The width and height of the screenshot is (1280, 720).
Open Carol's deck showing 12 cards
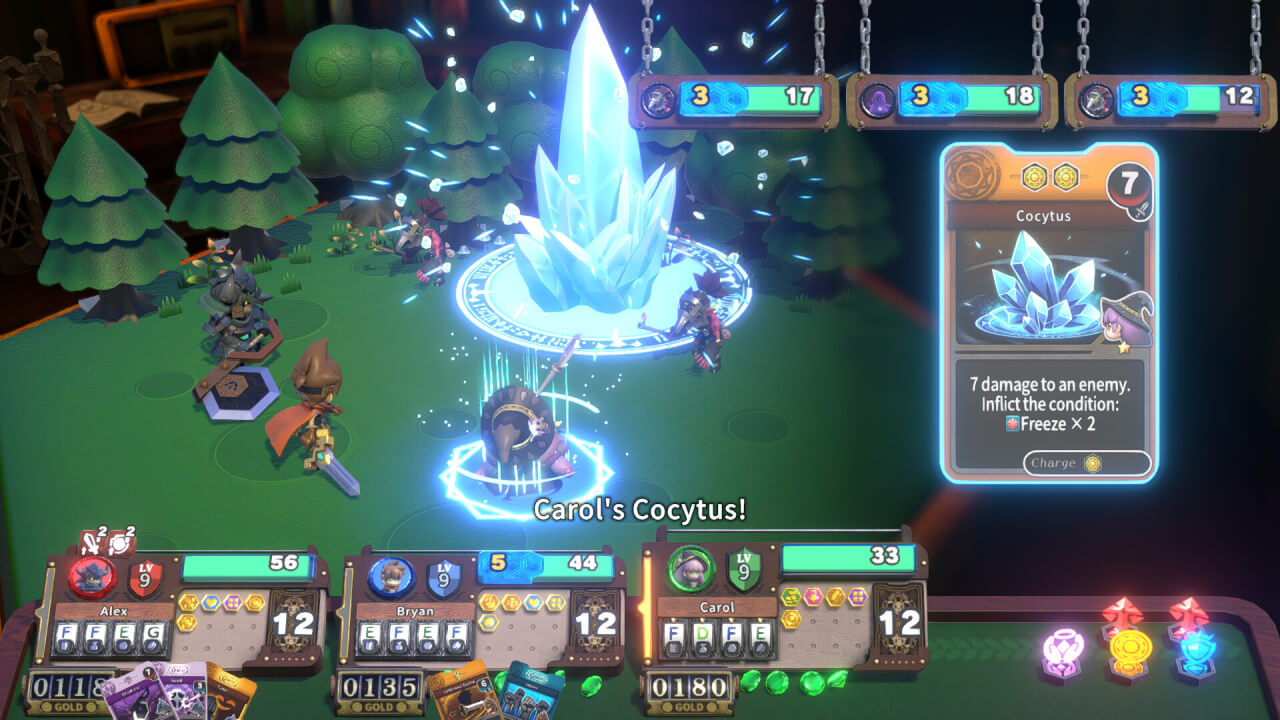[x=898, y=622]
